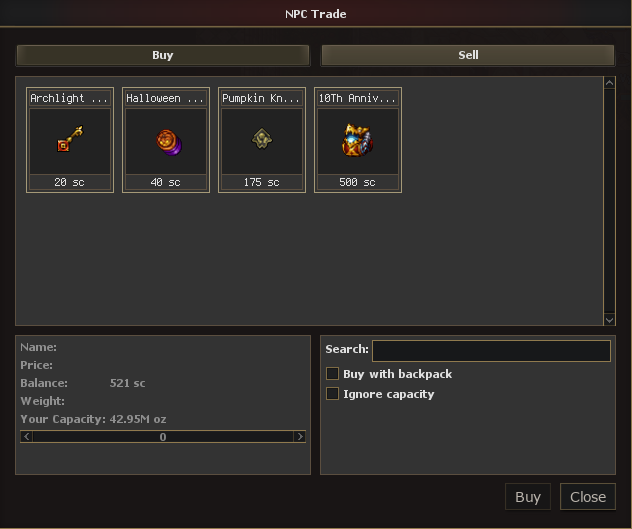
Task: Close the NPC Trade window
Action: tap(588, 497)
